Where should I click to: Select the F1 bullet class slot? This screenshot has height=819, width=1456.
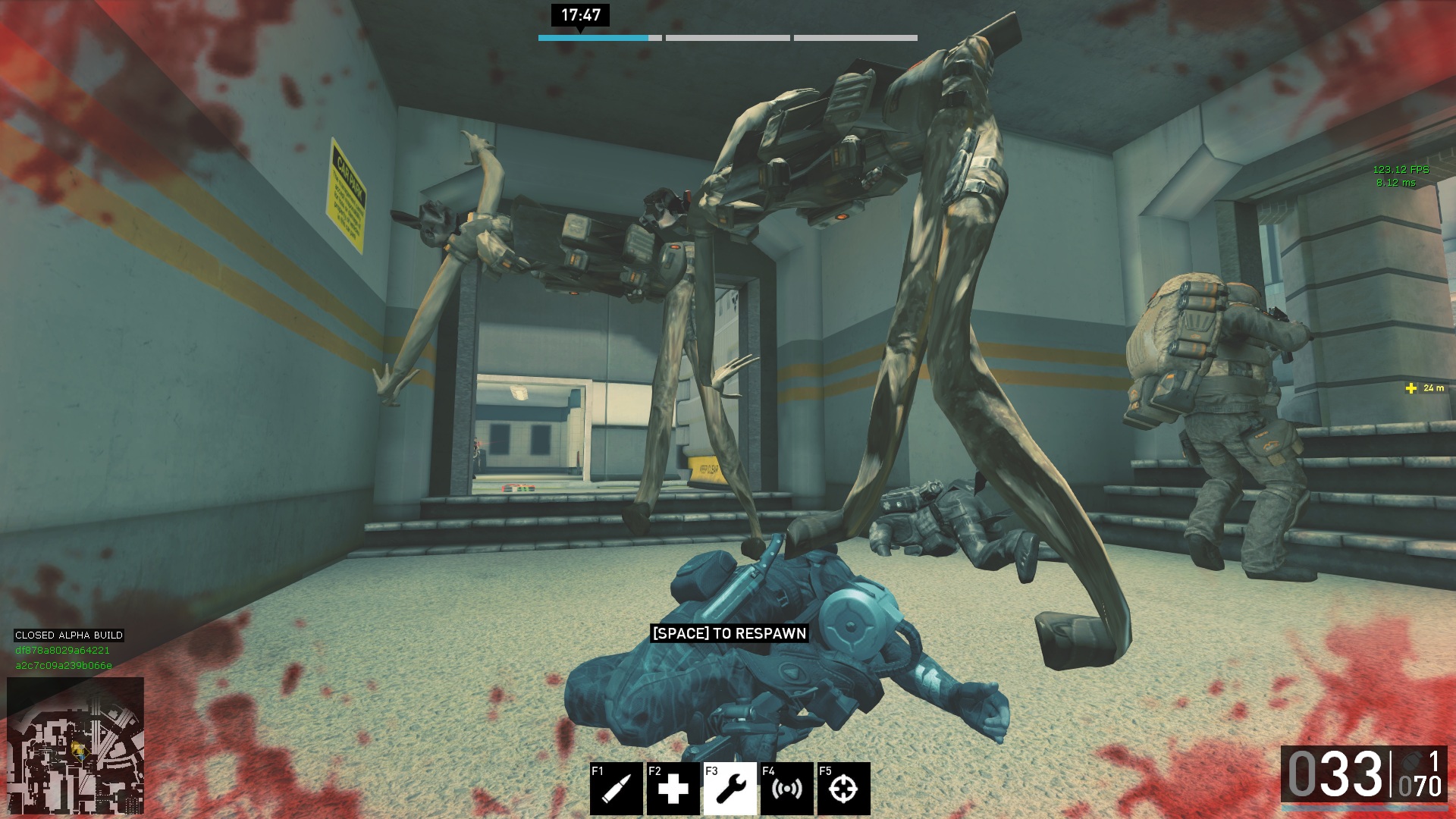pos(616,789)
